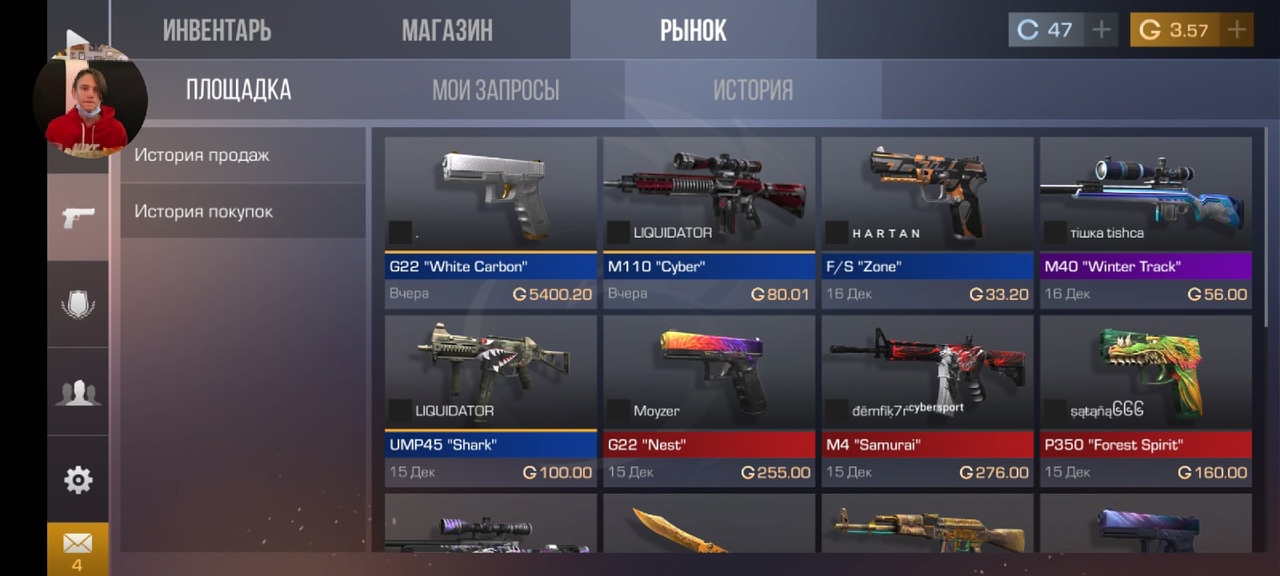Select the M40 "Winter Track" sniper card
Image resolution: width=1280 pixels, height=576 pixels.
tap(1145, 222)
